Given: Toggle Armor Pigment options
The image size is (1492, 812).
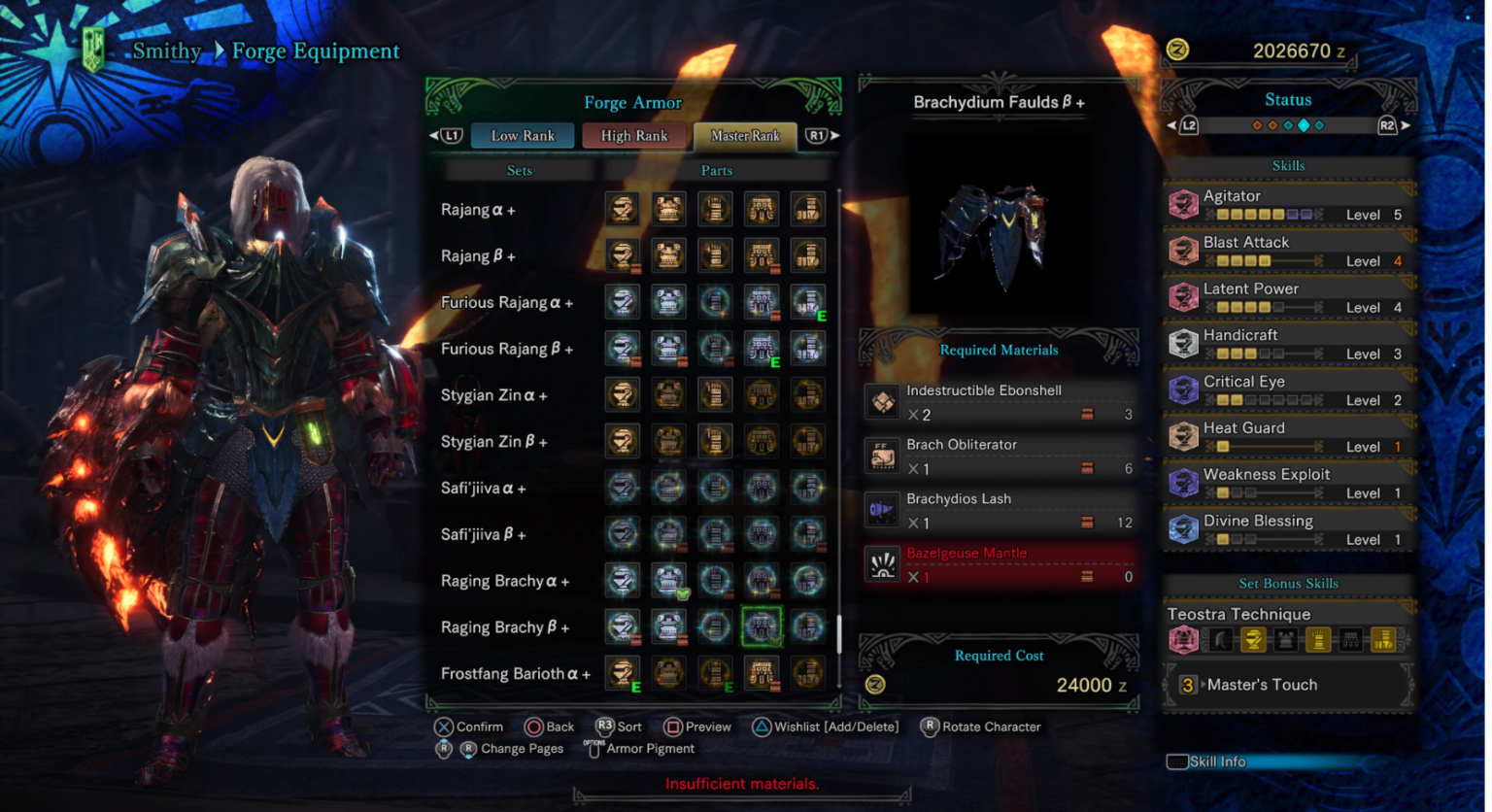Looking at the screenshot, I should click(x=594, y=748).
